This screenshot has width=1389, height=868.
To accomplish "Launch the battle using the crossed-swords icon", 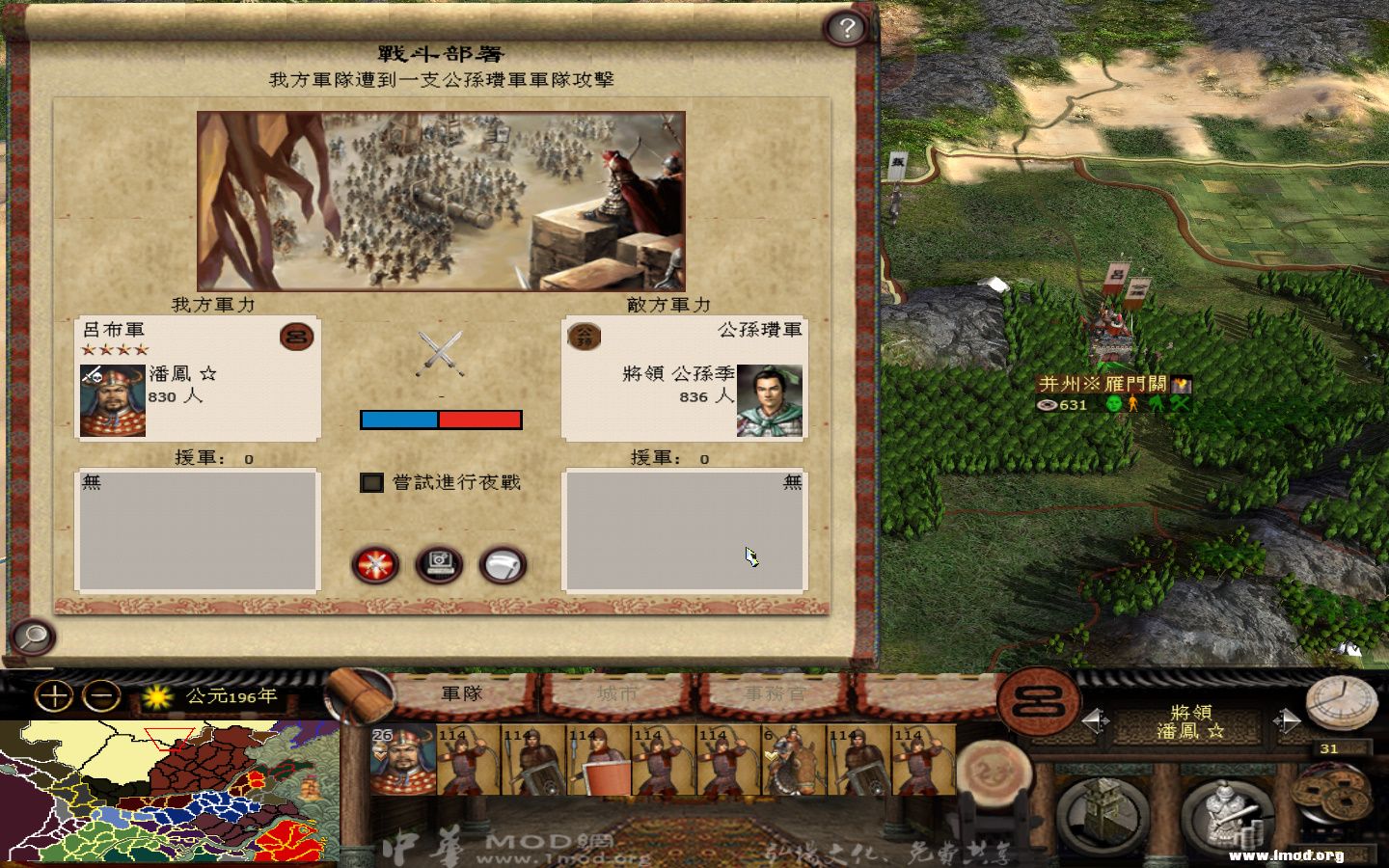I will point(374,565).
